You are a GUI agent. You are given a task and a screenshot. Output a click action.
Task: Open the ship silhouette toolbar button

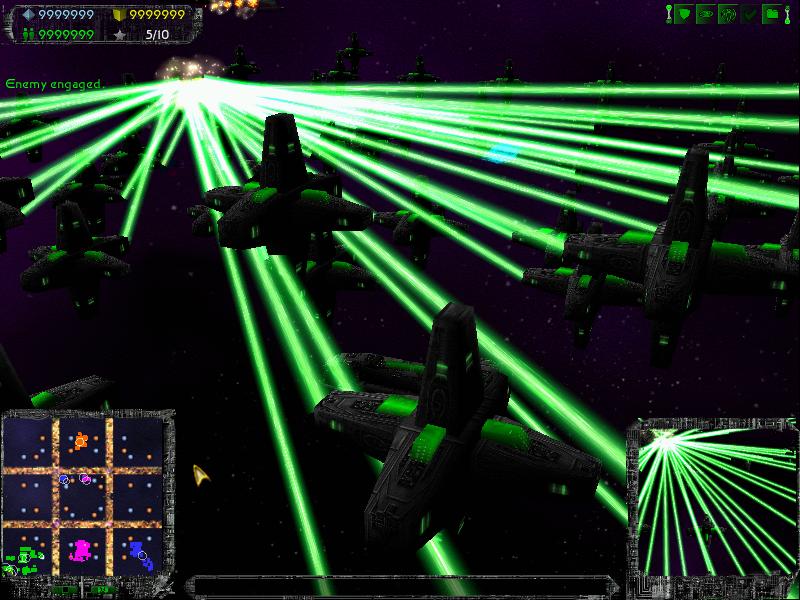tap(706, 14)
